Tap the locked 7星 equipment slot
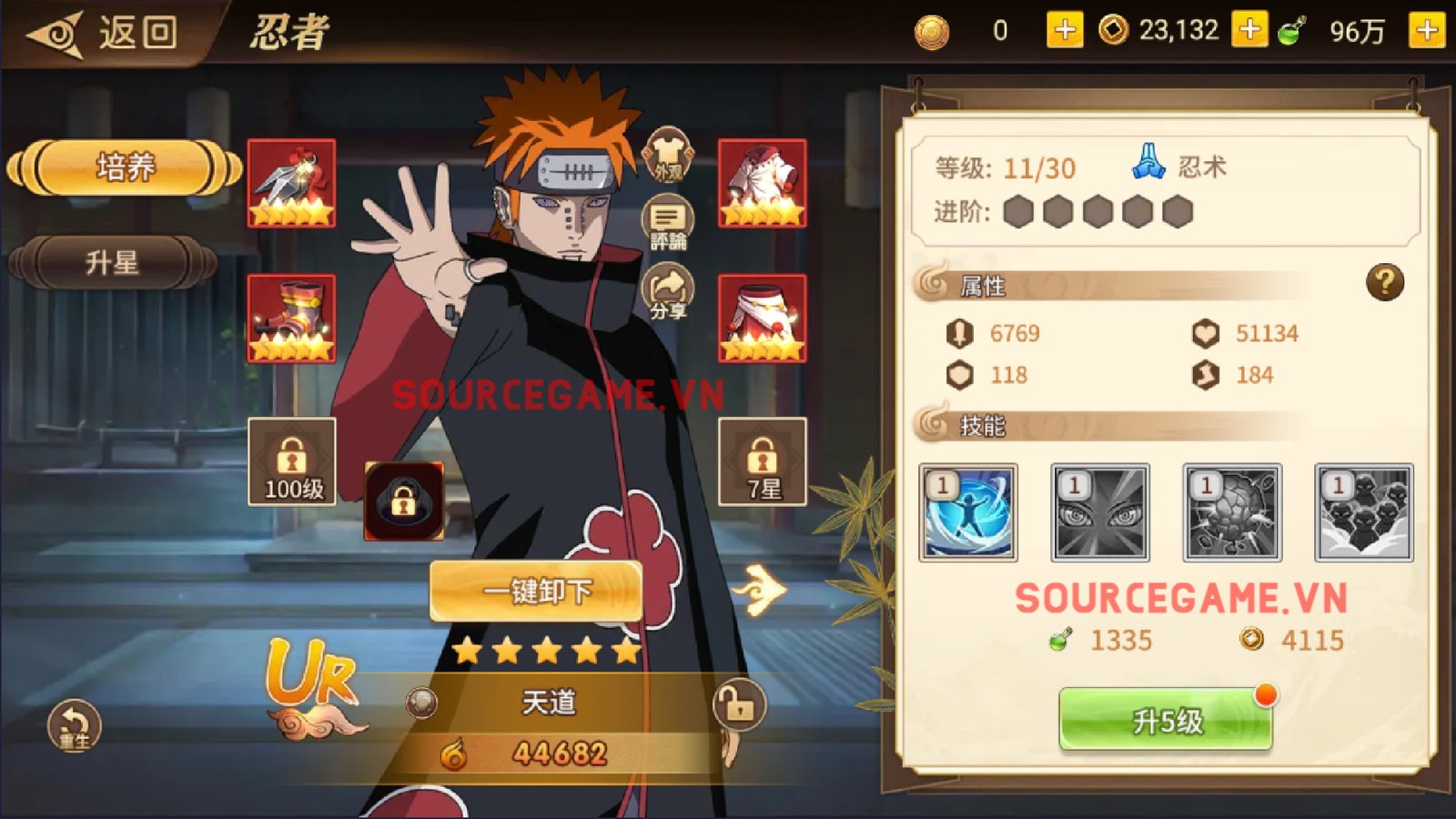The image size is (1456, 819). [763, 462]
